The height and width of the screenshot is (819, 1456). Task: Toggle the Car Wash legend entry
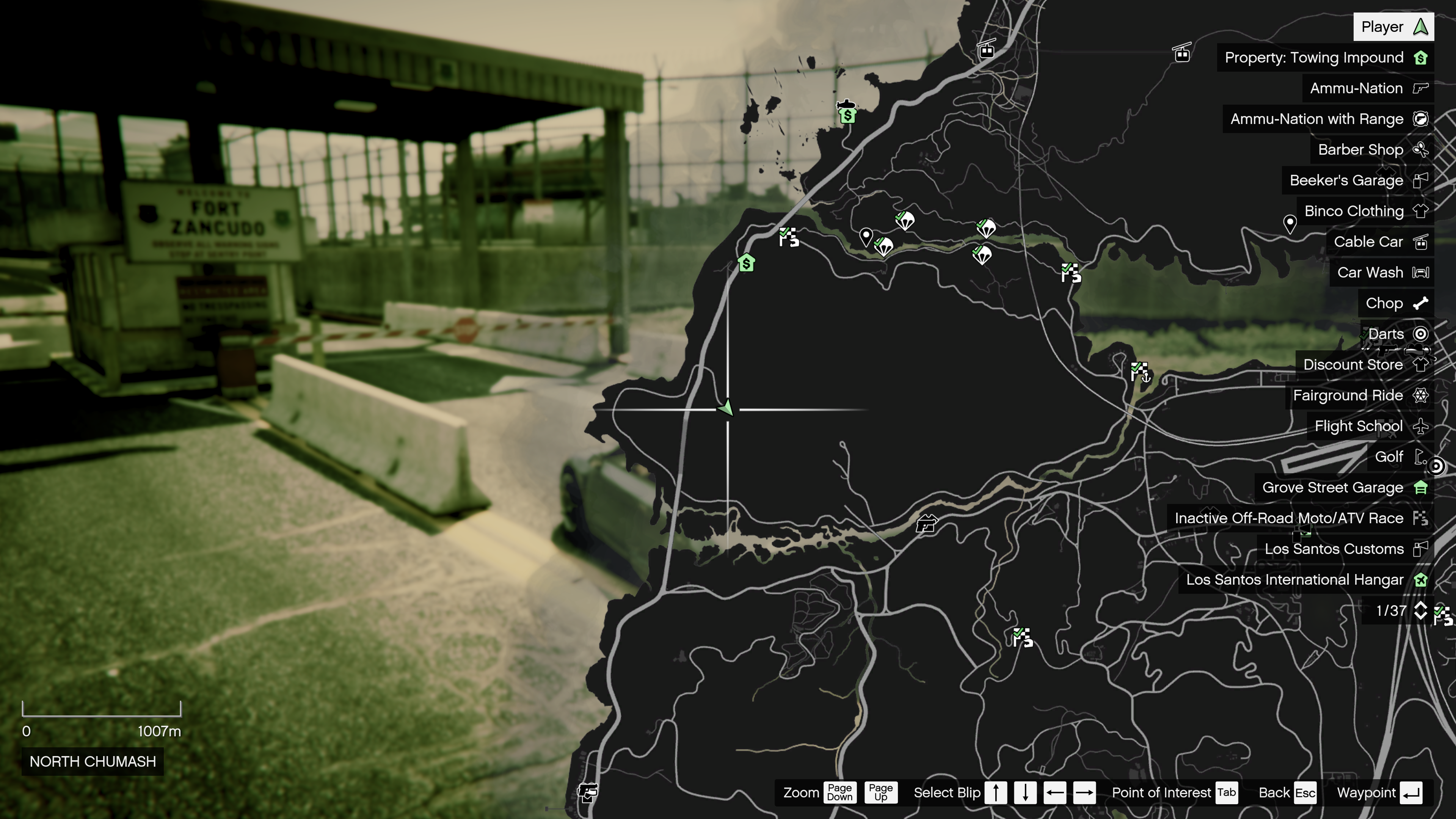(1420, 272)
